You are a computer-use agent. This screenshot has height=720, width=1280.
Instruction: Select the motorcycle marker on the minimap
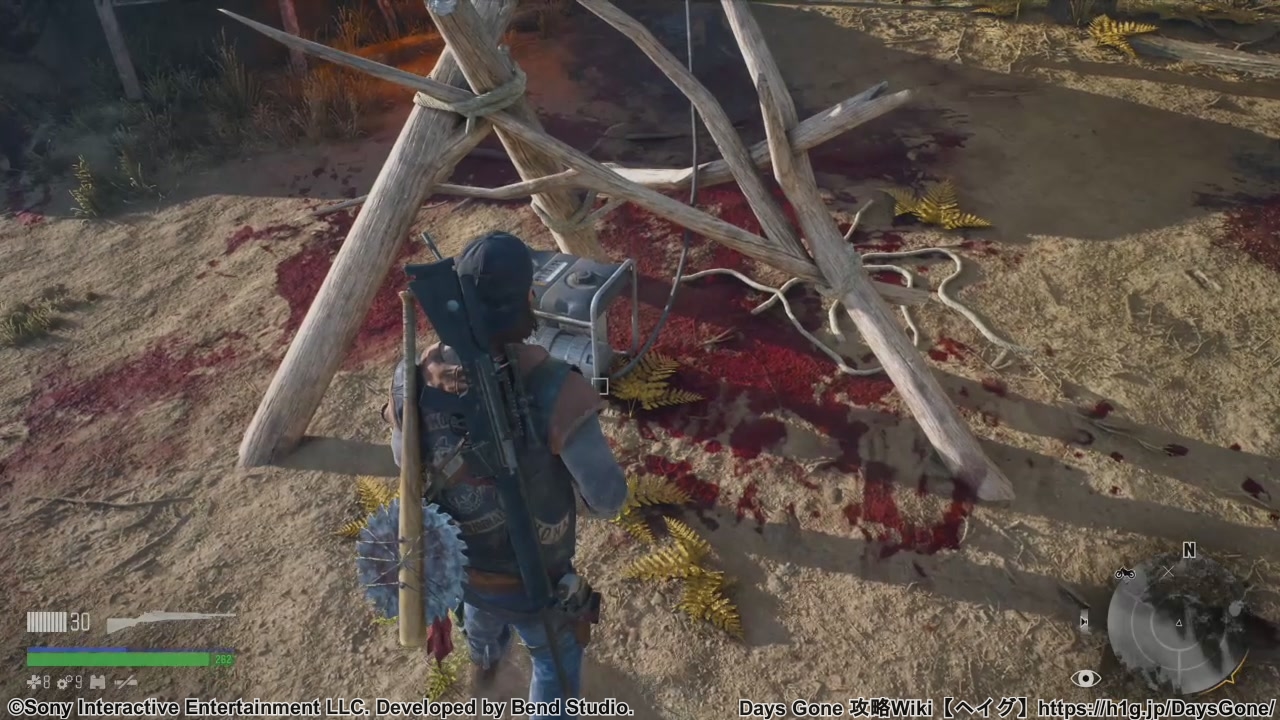click(1125, 574)
